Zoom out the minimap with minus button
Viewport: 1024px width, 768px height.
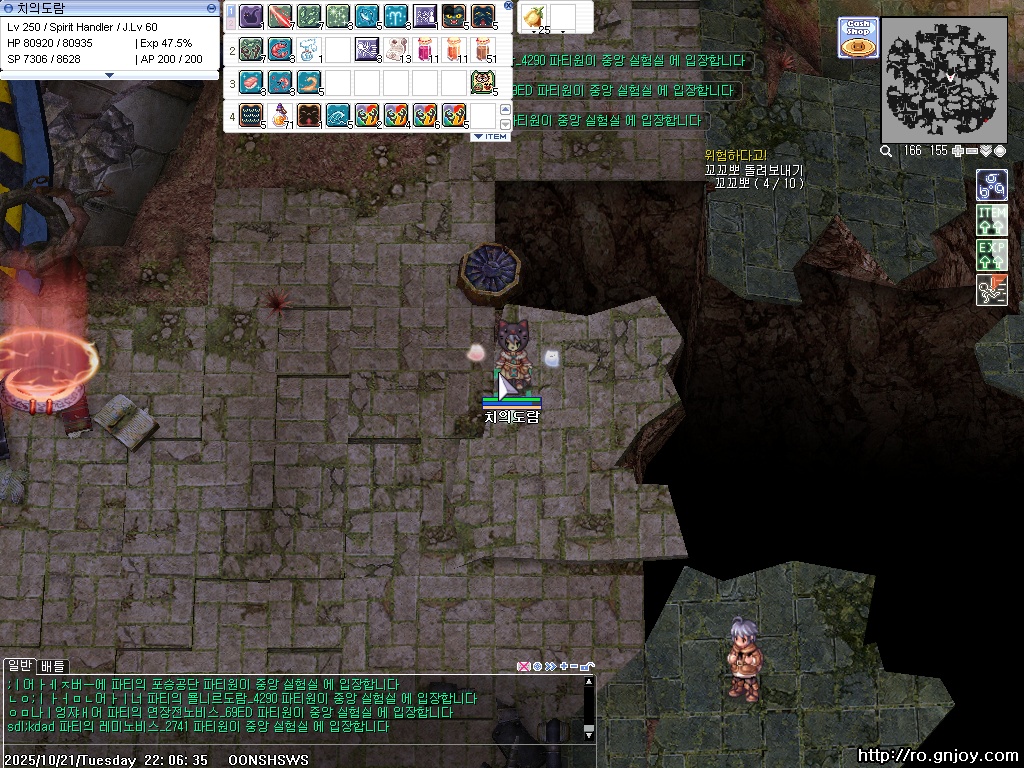[x=971, y=151]
